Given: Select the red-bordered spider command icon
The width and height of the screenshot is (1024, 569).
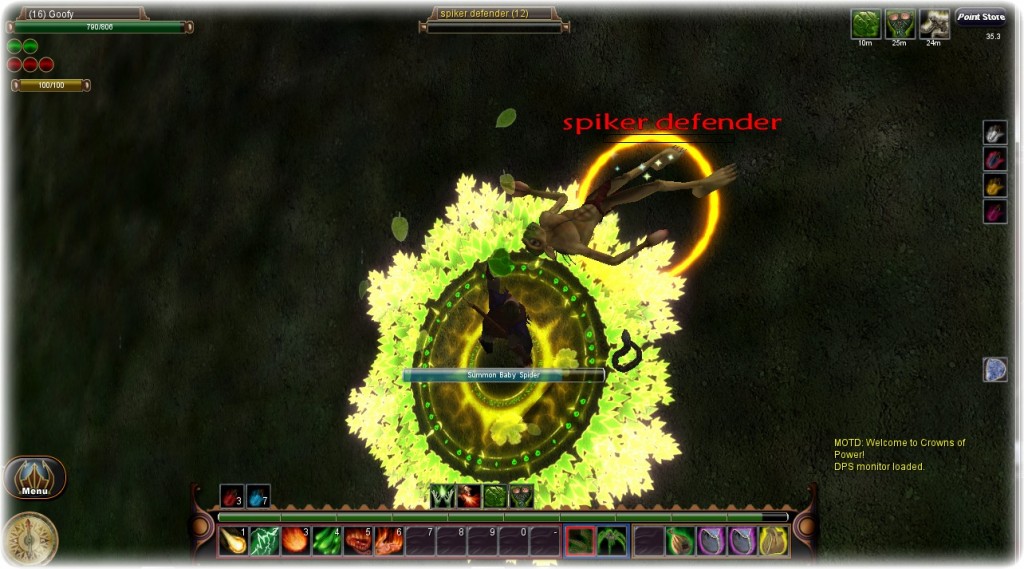Looking at the screenshot, I should [x=581, y=541].
